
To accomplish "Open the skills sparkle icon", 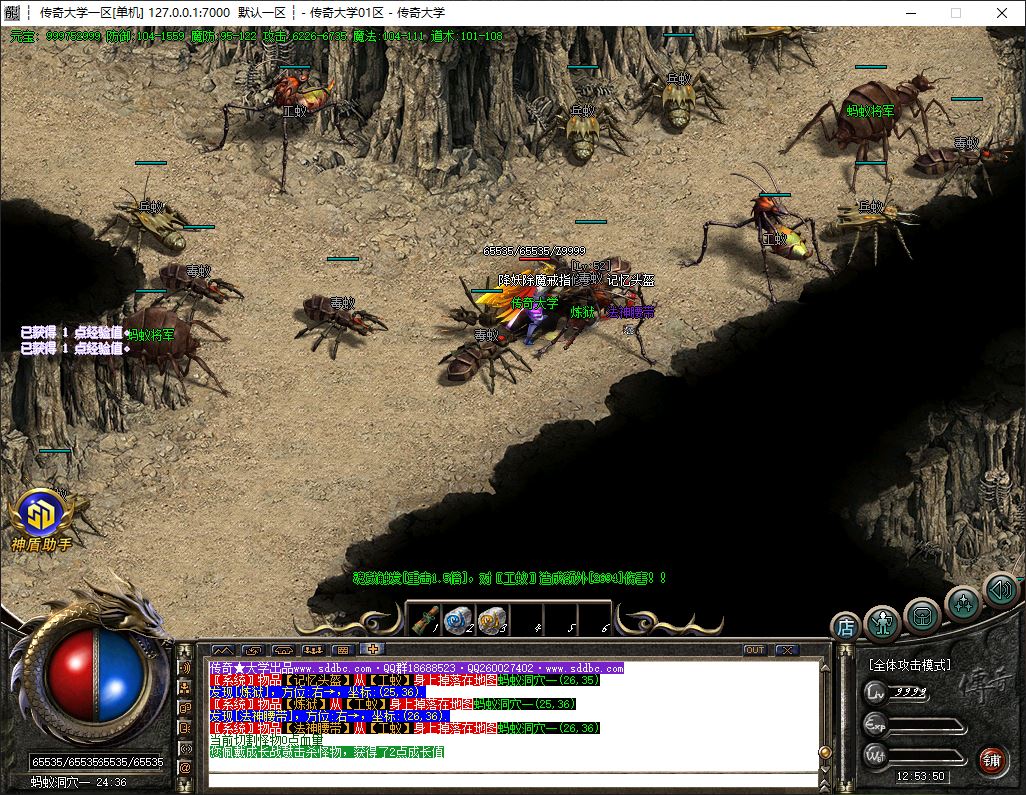I will pos(963,603).
